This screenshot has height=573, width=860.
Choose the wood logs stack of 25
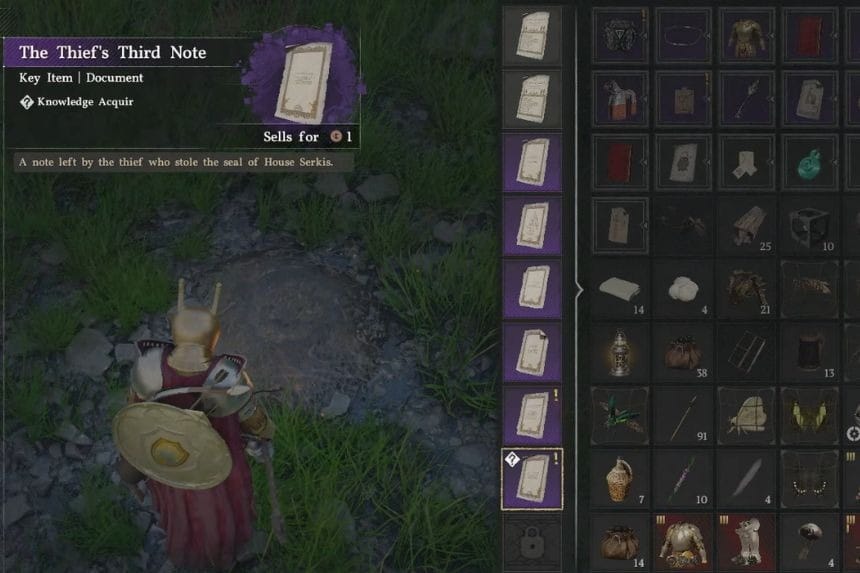pos(747,226)
